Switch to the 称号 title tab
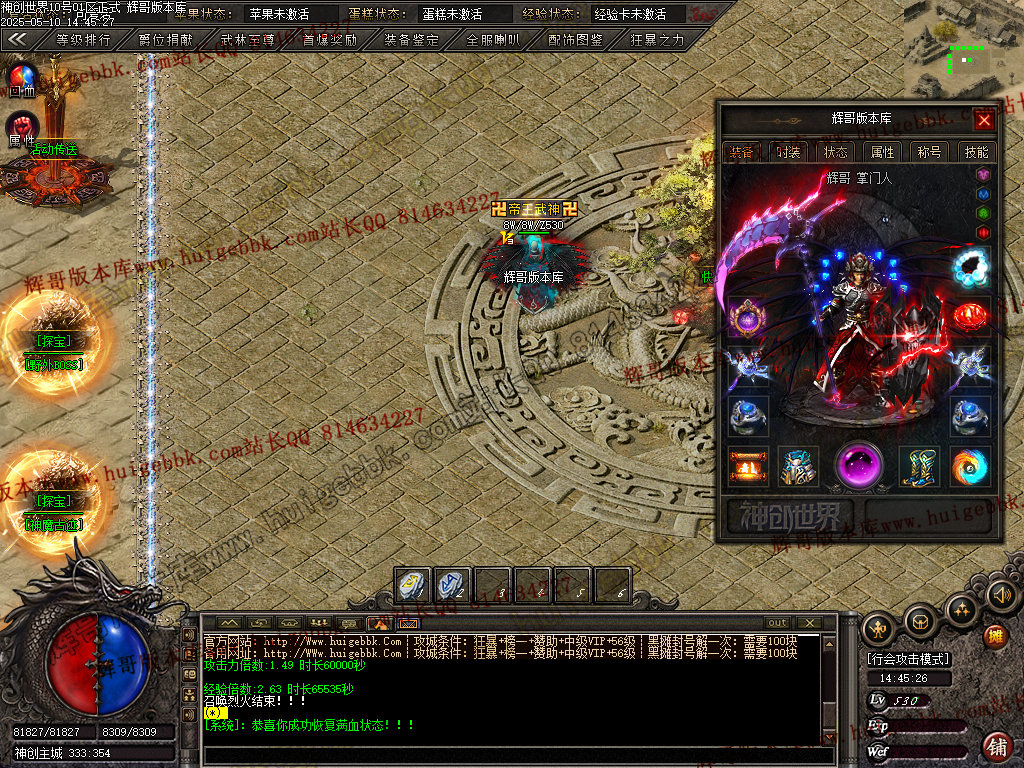The width and height of the screenshot is (1024, 768). (x=929, y=152)
